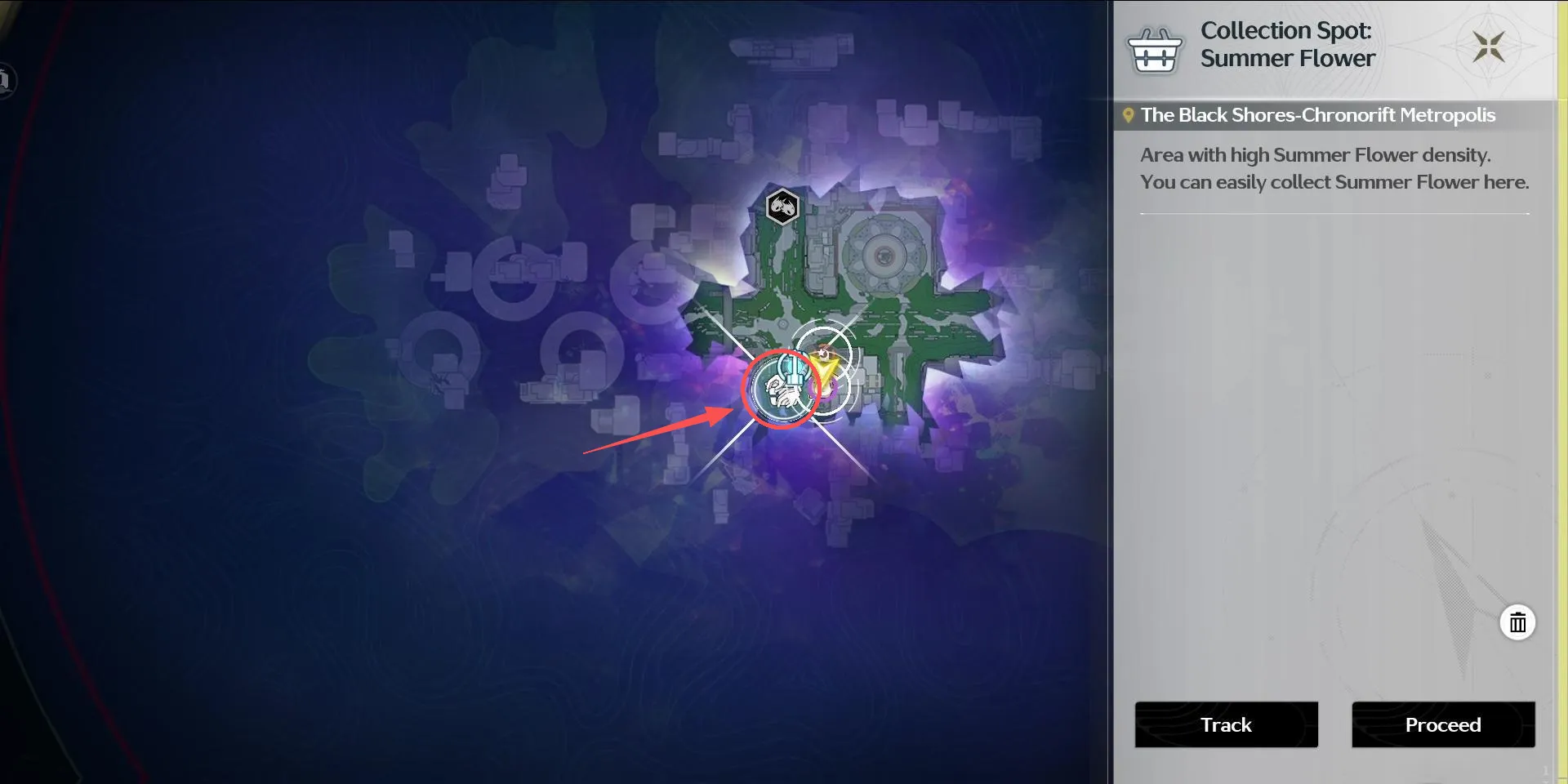Screen dimensions: 1568x784
Task: Delete marker with the trash can icon
Action: (1517, 623)
